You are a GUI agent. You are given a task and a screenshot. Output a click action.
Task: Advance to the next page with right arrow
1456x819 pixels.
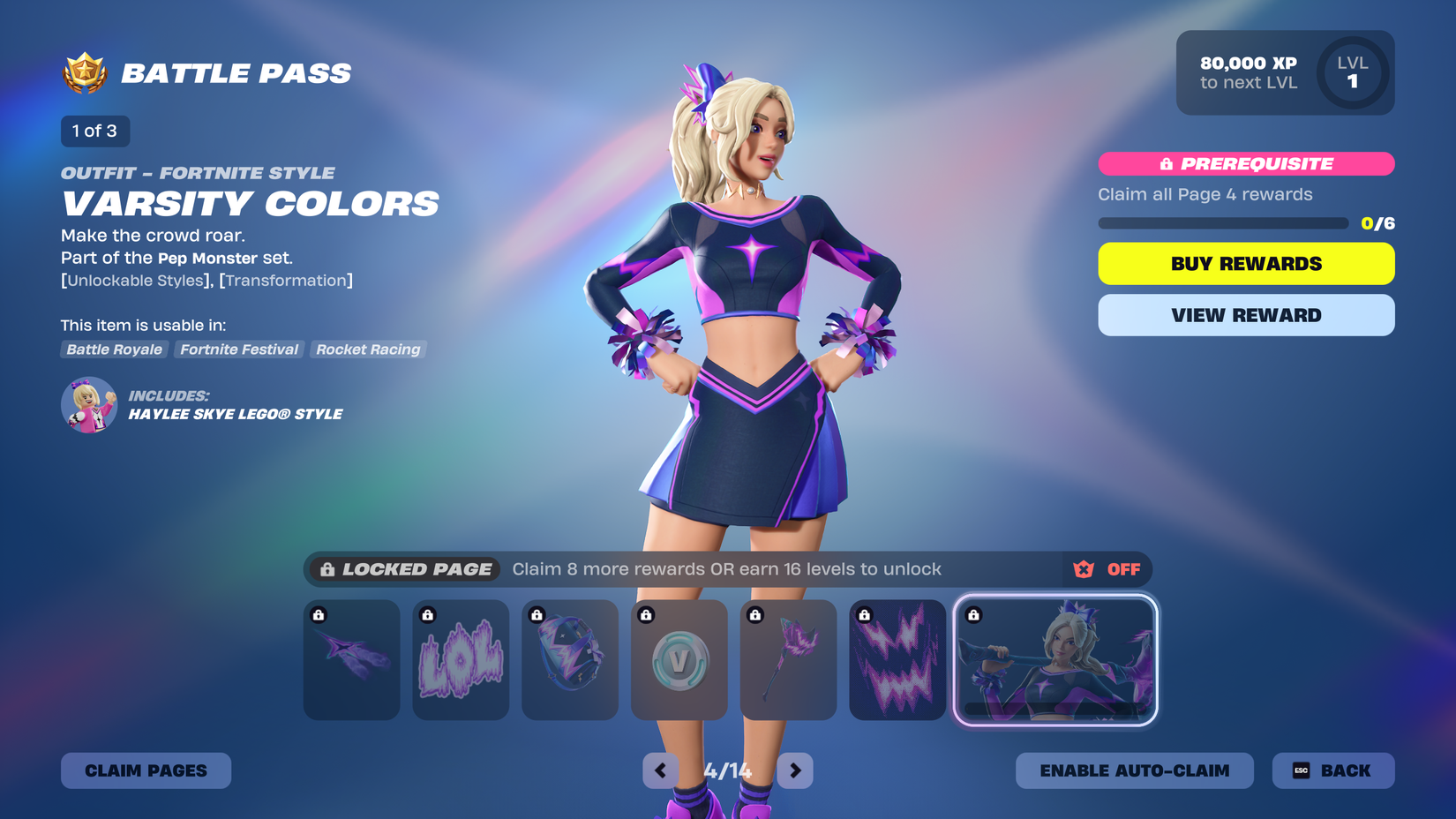click(x=794, y=770)
